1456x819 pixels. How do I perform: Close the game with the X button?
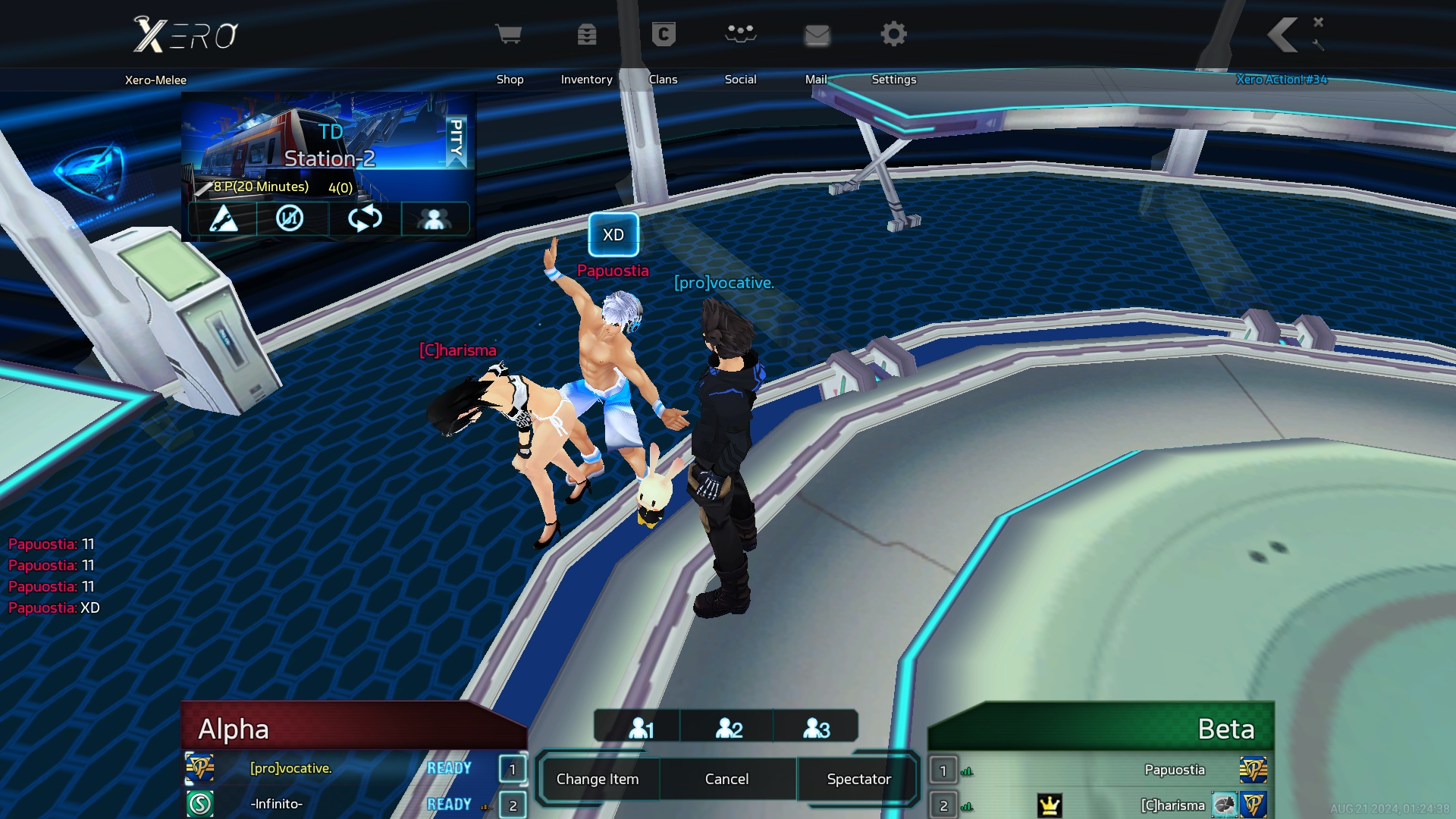coord(1319,22)
